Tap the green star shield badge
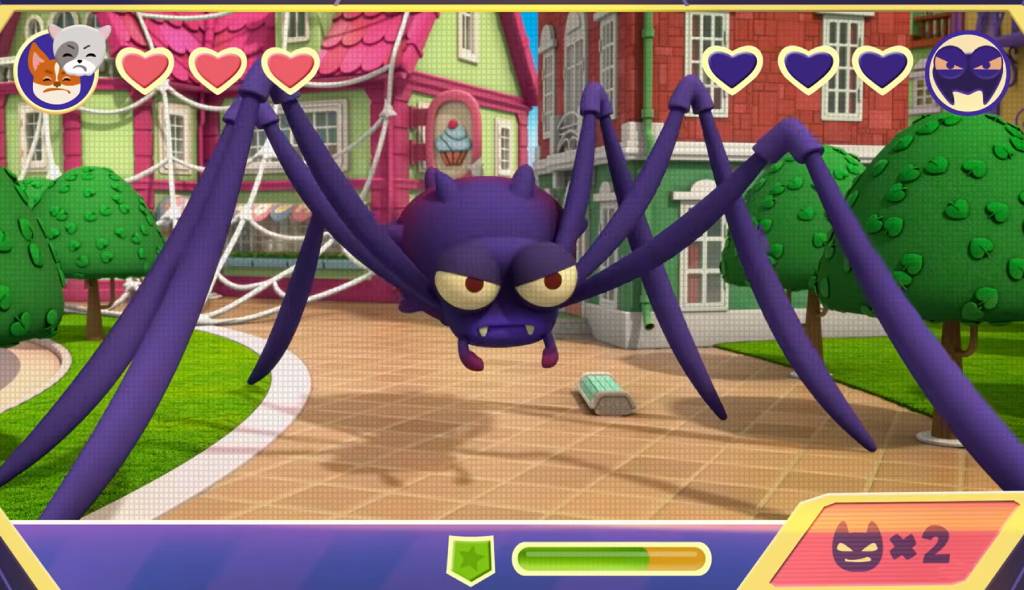Image resolution: width=1024 pixels, height=590 pixels. tap(469, 558)
